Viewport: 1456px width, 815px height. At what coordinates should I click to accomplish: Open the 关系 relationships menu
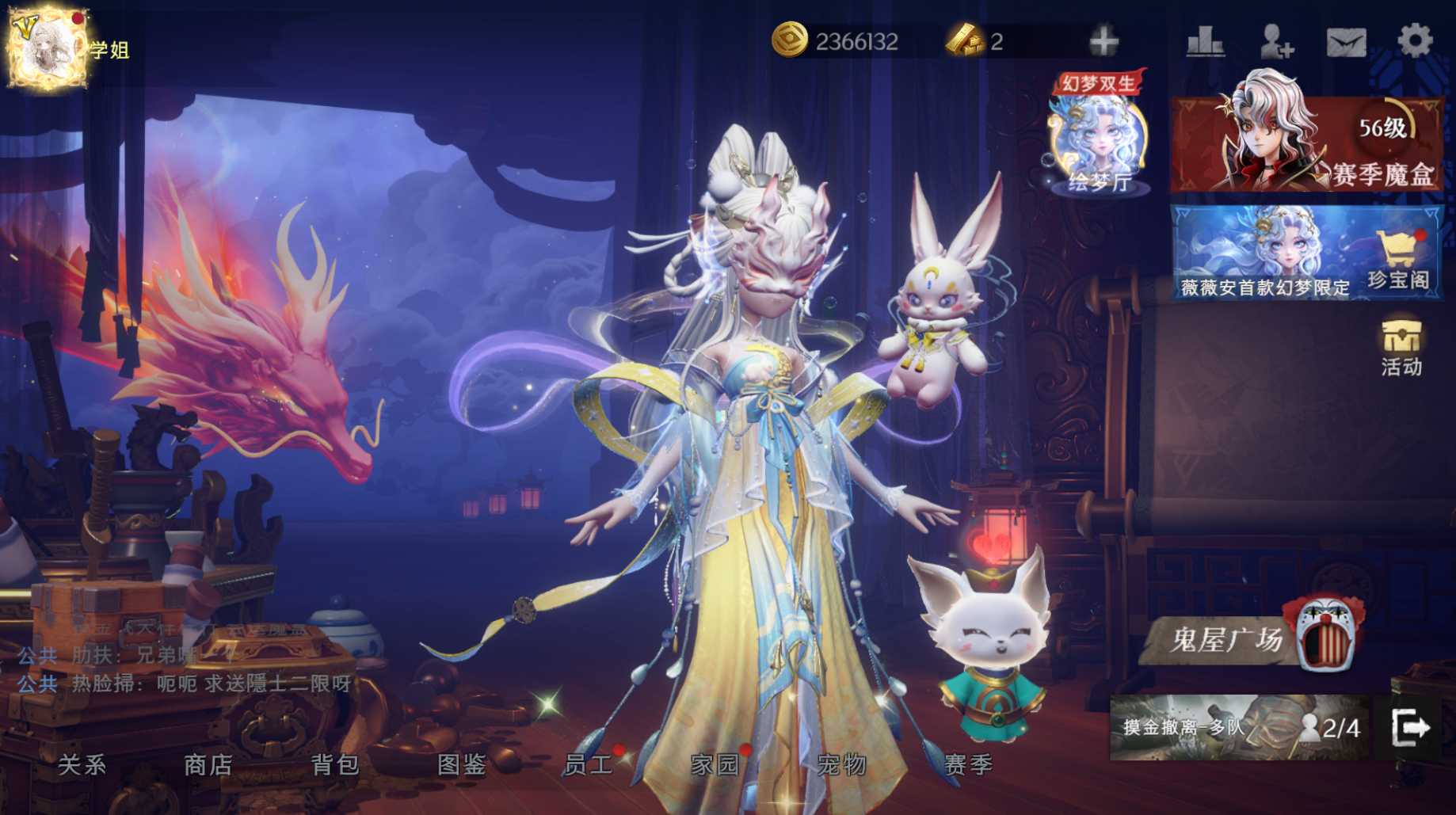tap(82, 764)
